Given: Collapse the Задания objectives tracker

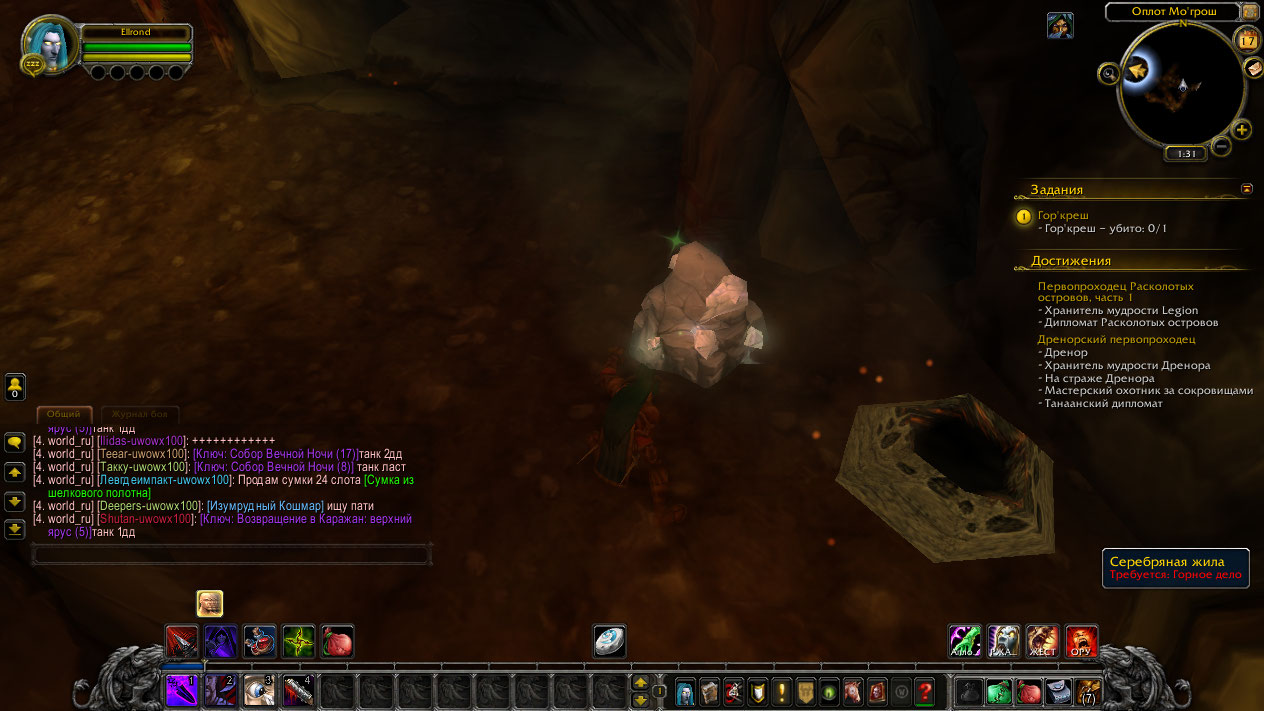Looking at the screenshot, I should point(1247,188).
